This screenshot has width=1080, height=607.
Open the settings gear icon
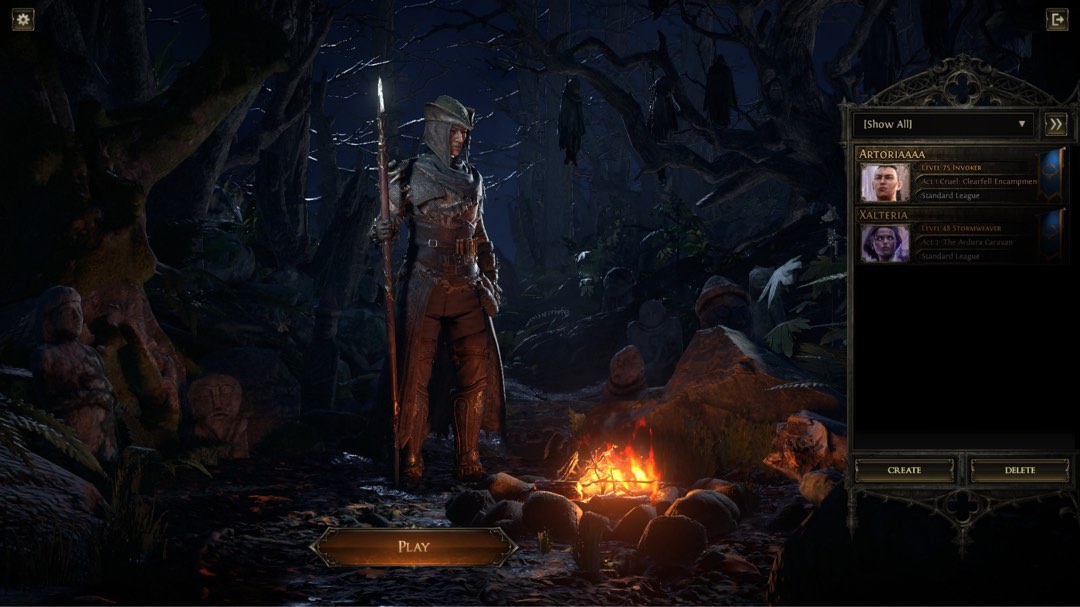(23, 19)
